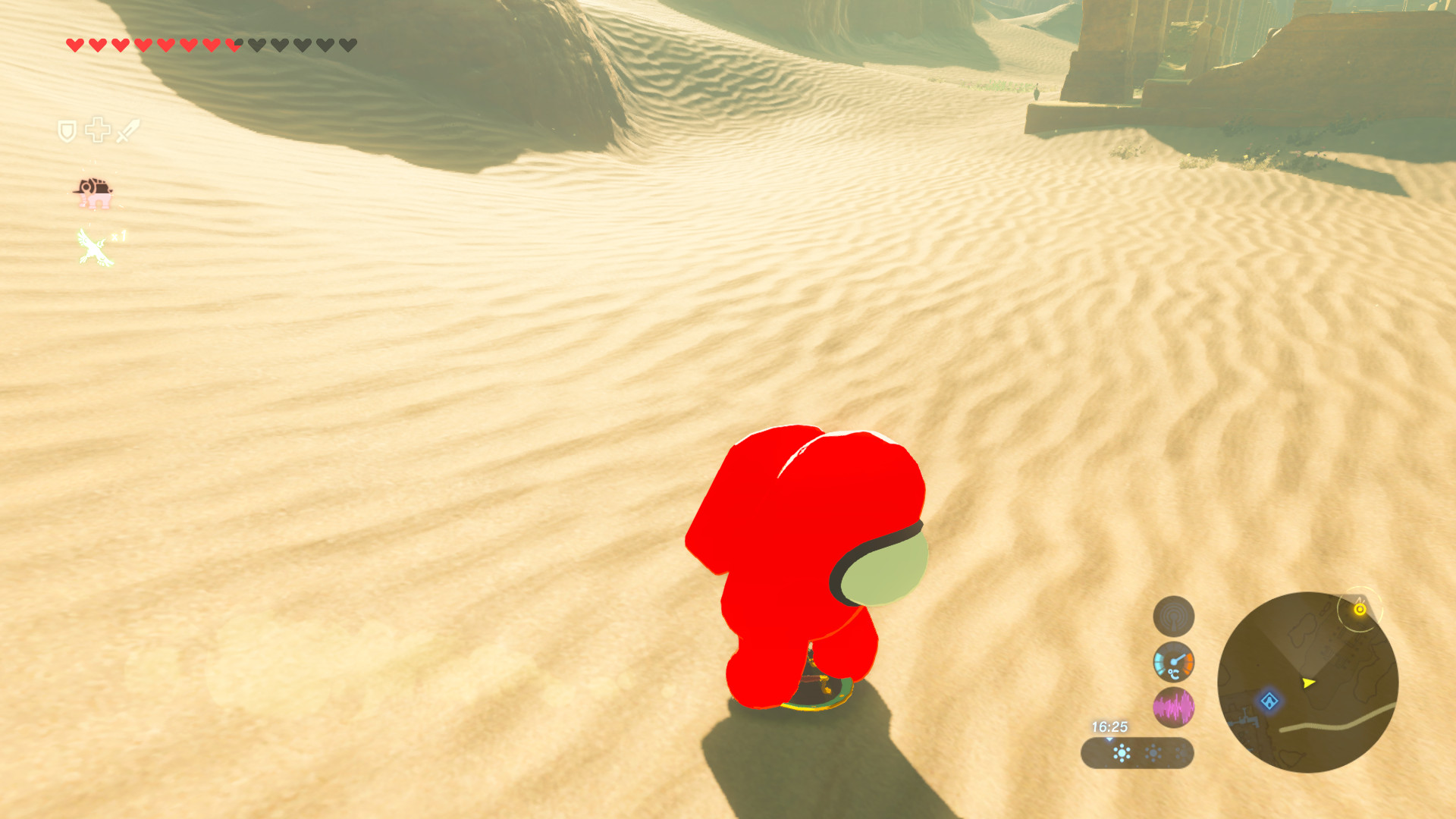Open the minimap view circle
Screen dimensions: 1456x819
pos(1308,682)
